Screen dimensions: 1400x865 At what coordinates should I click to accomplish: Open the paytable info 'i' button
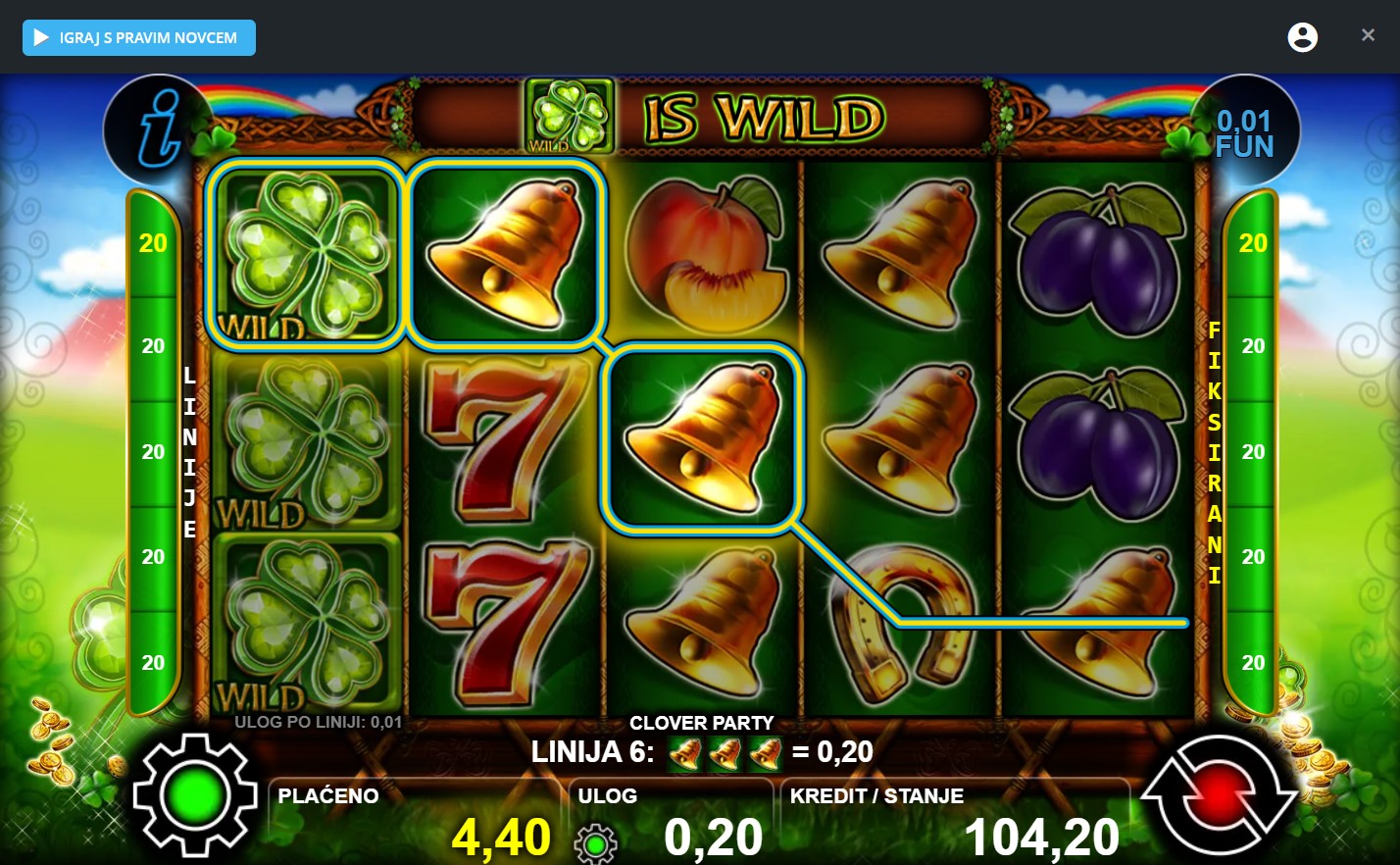(158, 129)
